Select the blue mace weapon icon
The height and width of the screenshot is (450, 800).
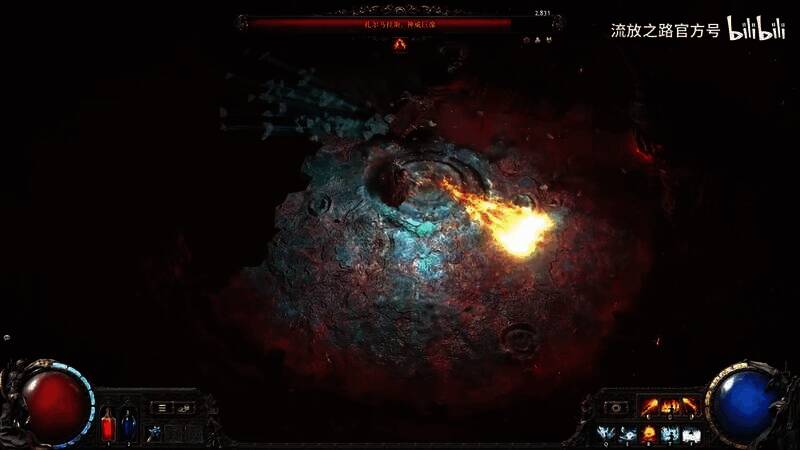(x=154, y=432)
